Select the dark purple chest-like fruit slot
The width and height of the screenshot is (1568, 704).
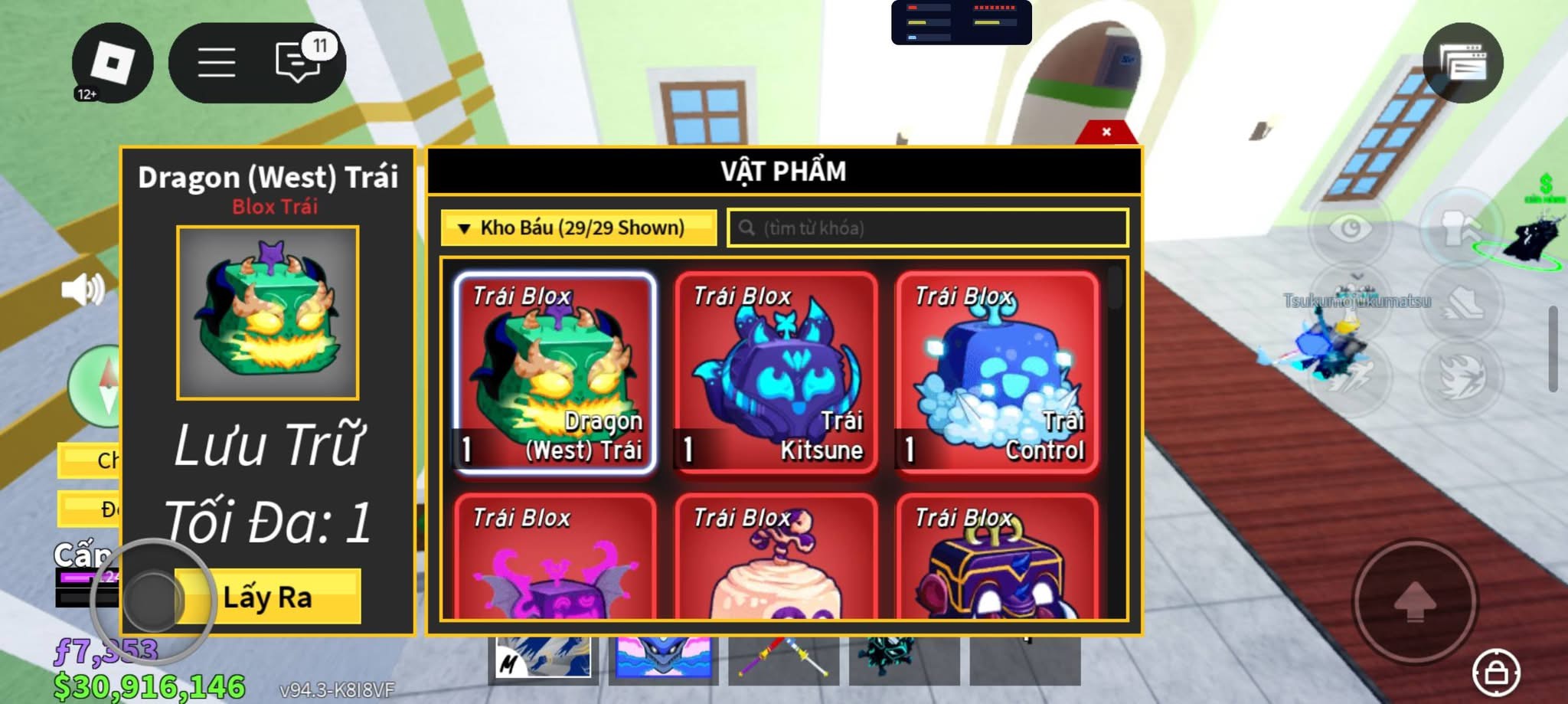tap(997, 559)
